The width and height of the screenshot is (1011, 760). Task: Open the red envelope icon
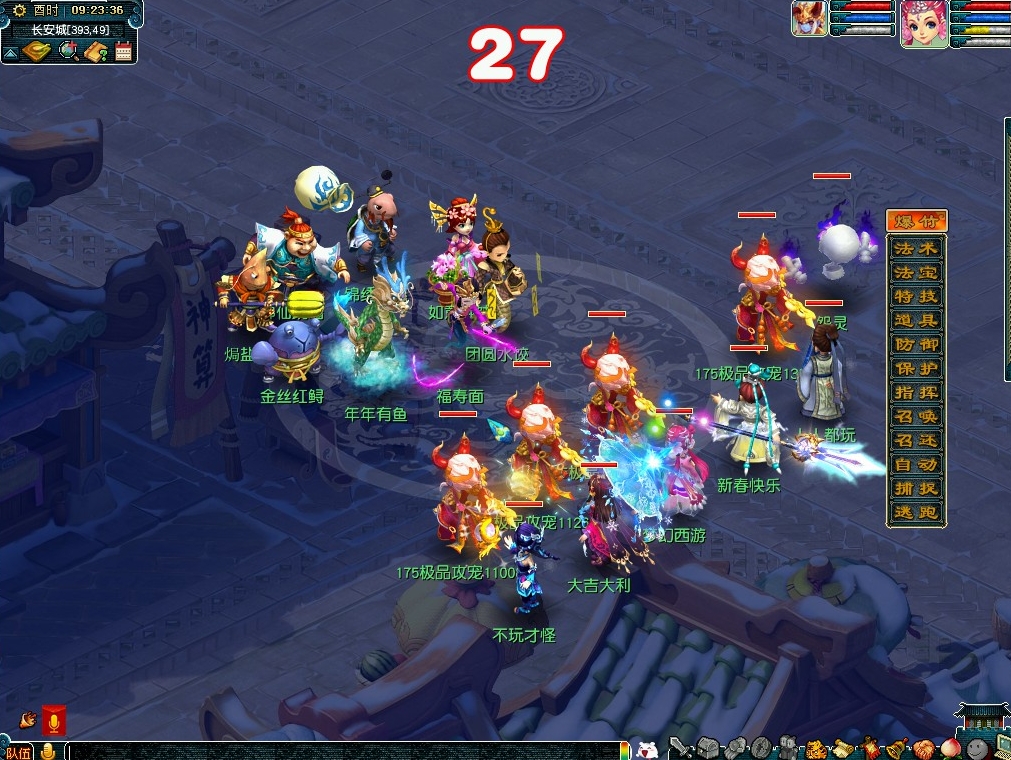54,720
